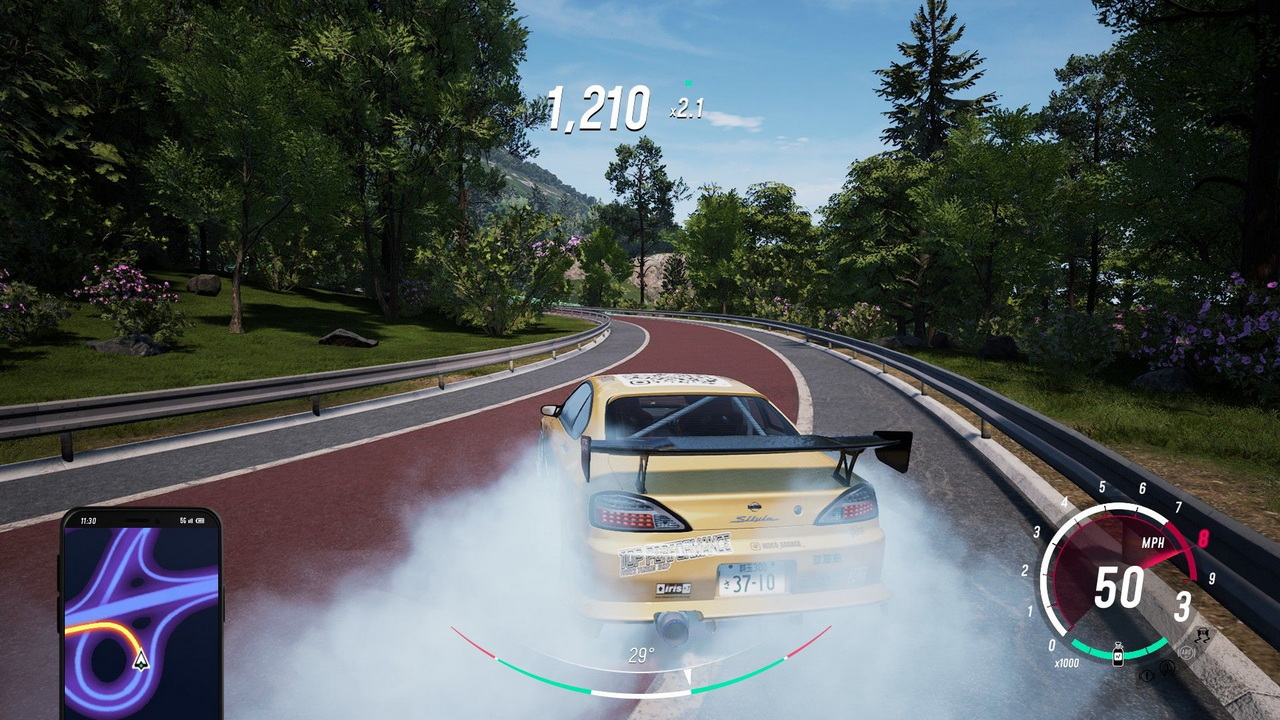This screenshot has width=1280, height=720.
Task: Select the player arrow marker on the minimap
Action: [x=141, y=659]
